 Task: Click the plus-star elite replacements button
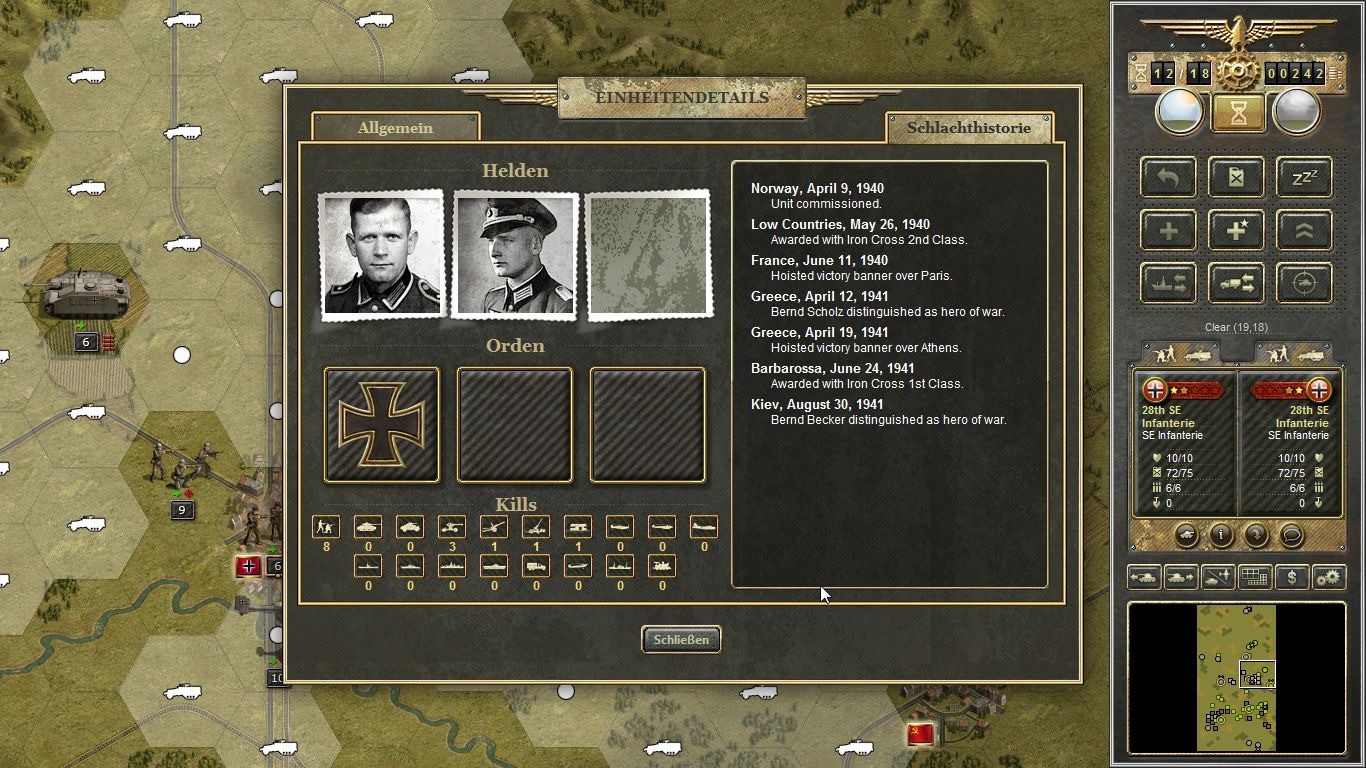(1236, 231)
